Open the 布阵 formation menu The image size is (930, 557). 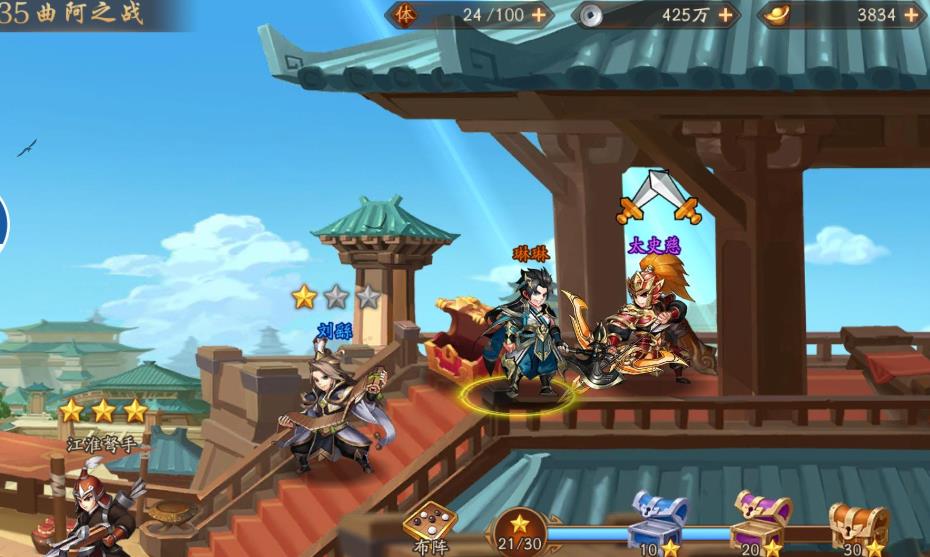pos(430,524)
